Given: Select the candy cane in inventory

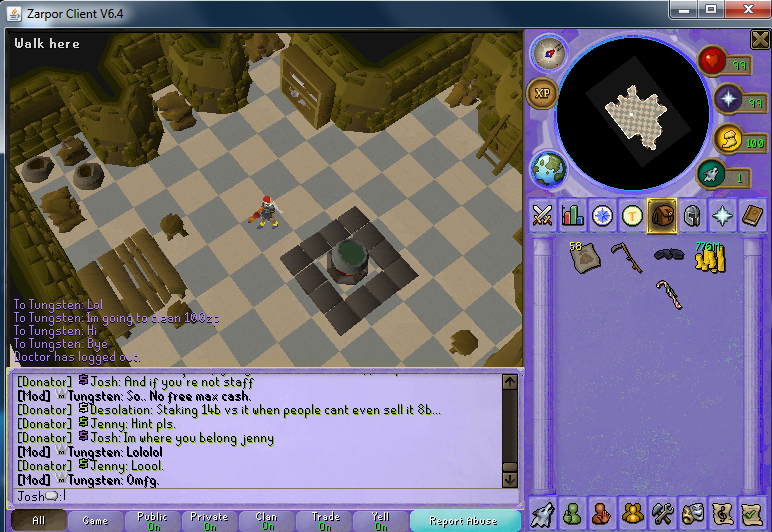Looking at the screenshot, I should tap(667, 295).
